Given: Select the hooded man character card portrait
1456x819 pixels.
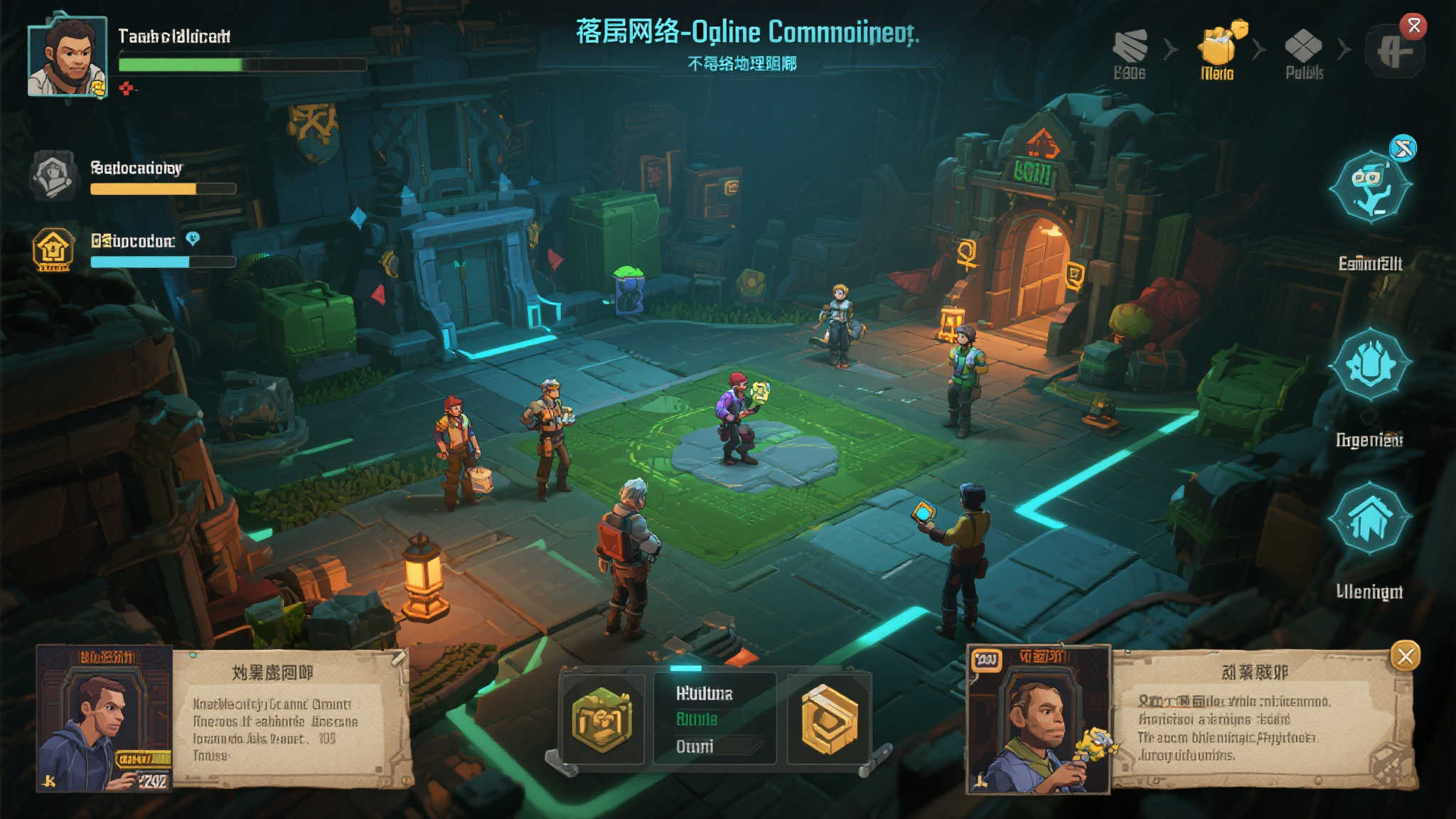Looking at the screenshot, I should [x=105, y=719].
